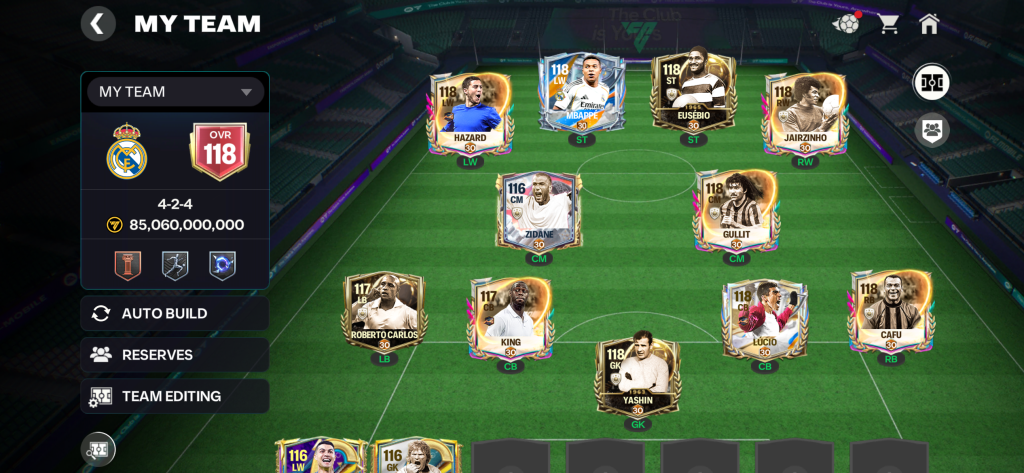1024x473 pixels.
Task: Open the MY TEAM dropdown
Action: pyautogui.click(x=175, y=92)
